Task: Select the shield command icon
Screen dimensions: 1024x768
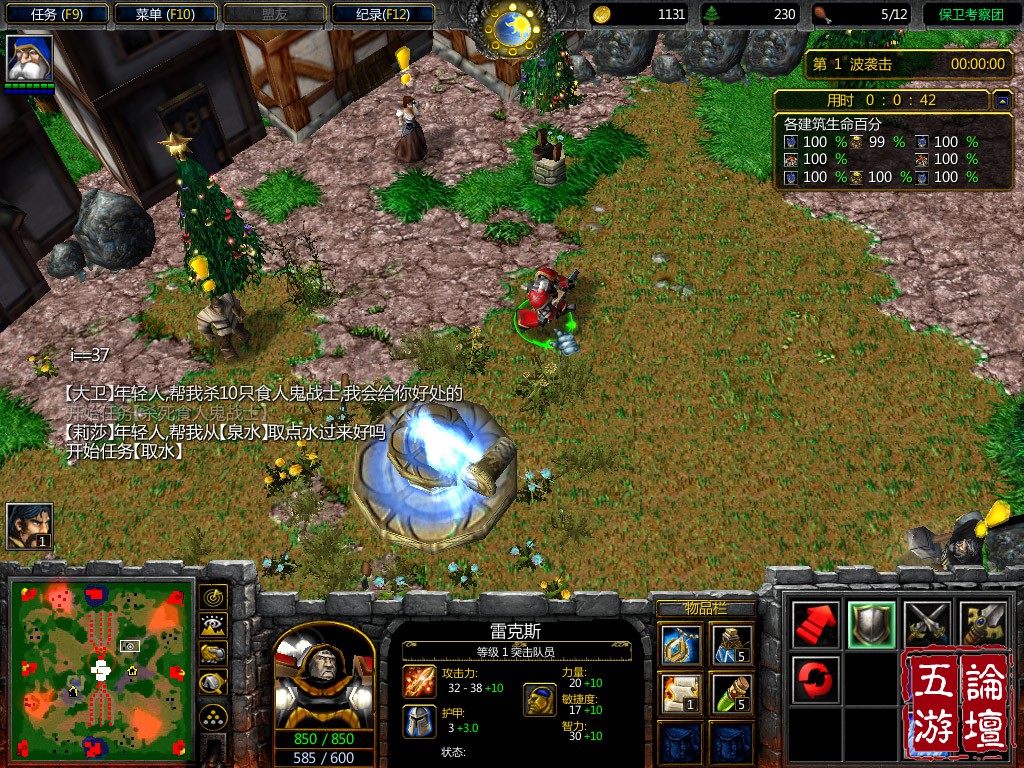Action: click(x=871, y=625)
